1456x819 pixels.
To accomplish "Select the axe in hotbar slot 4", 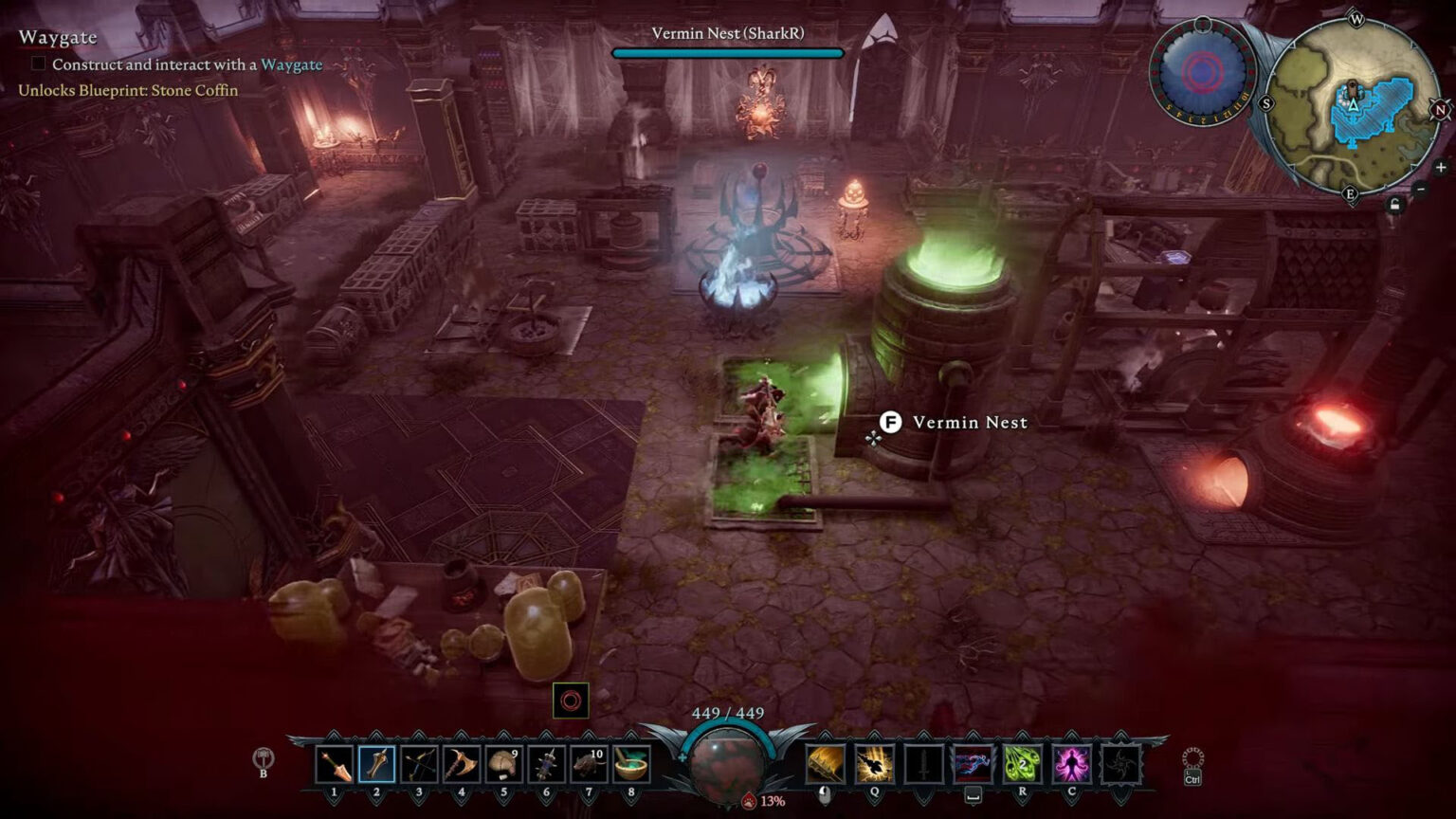I will coord(463,765).
